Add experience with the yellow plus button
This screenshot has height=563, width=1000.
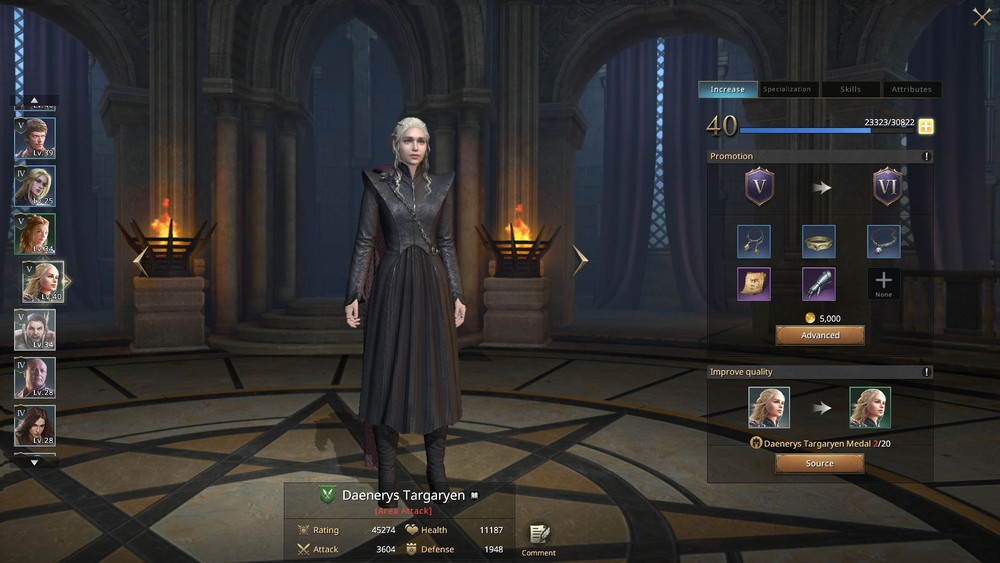pos(926,127)
